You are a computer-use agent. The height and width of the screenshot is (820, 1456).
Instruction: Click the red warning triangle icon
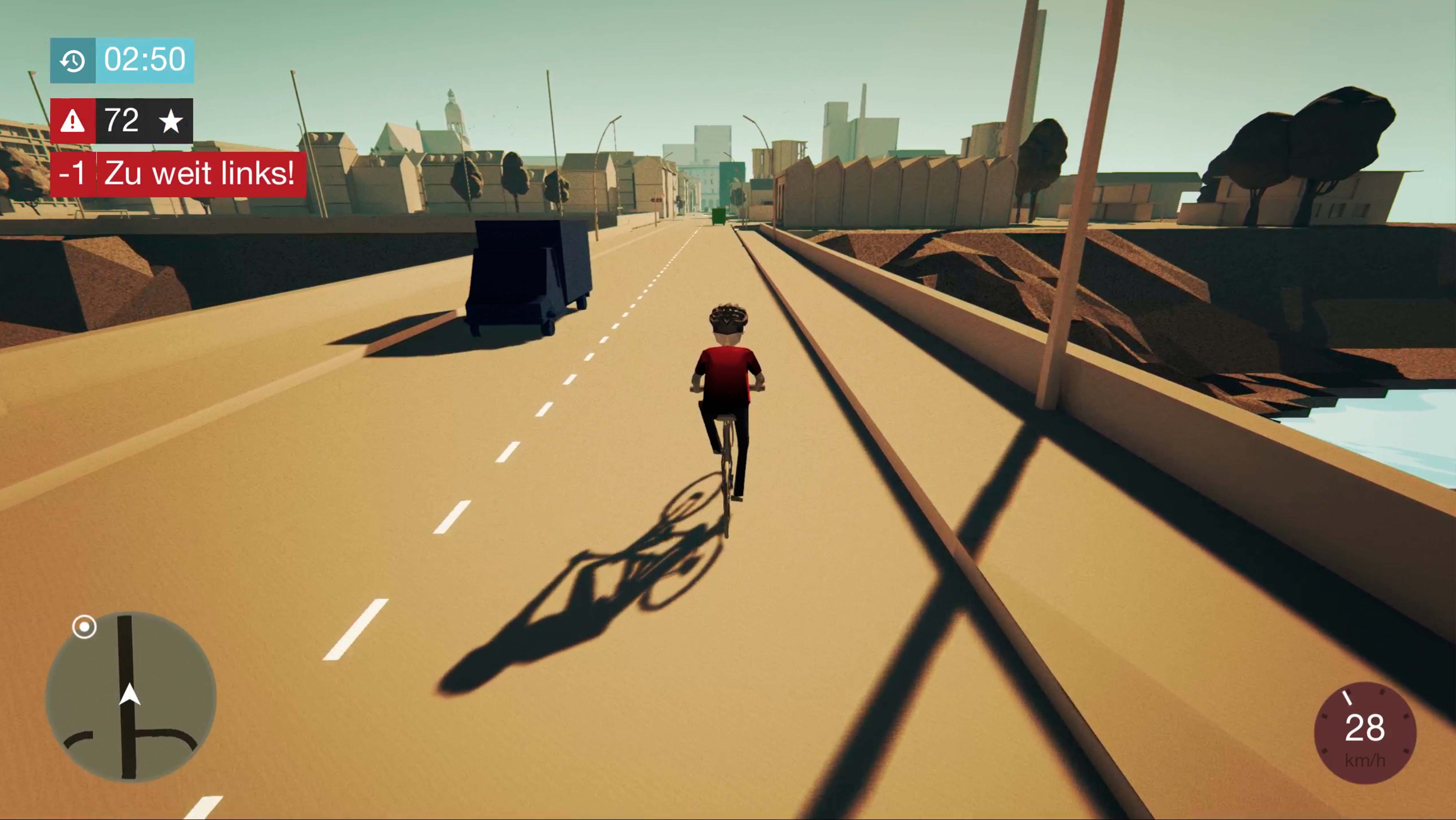[x=73, y=121]
